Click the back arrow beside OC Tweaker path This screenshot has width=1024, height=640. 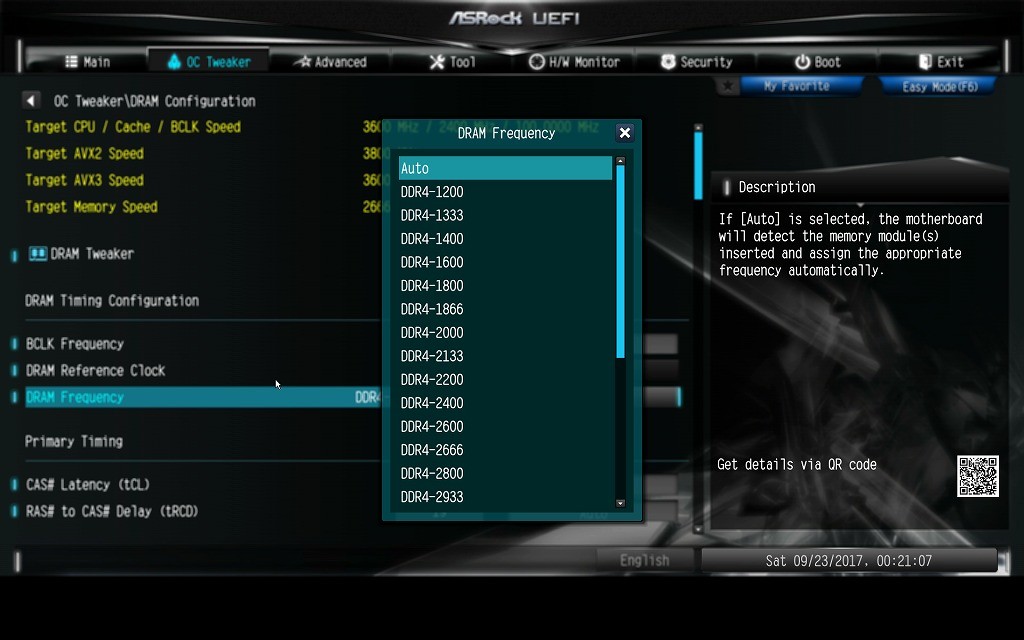coord(31,101)
